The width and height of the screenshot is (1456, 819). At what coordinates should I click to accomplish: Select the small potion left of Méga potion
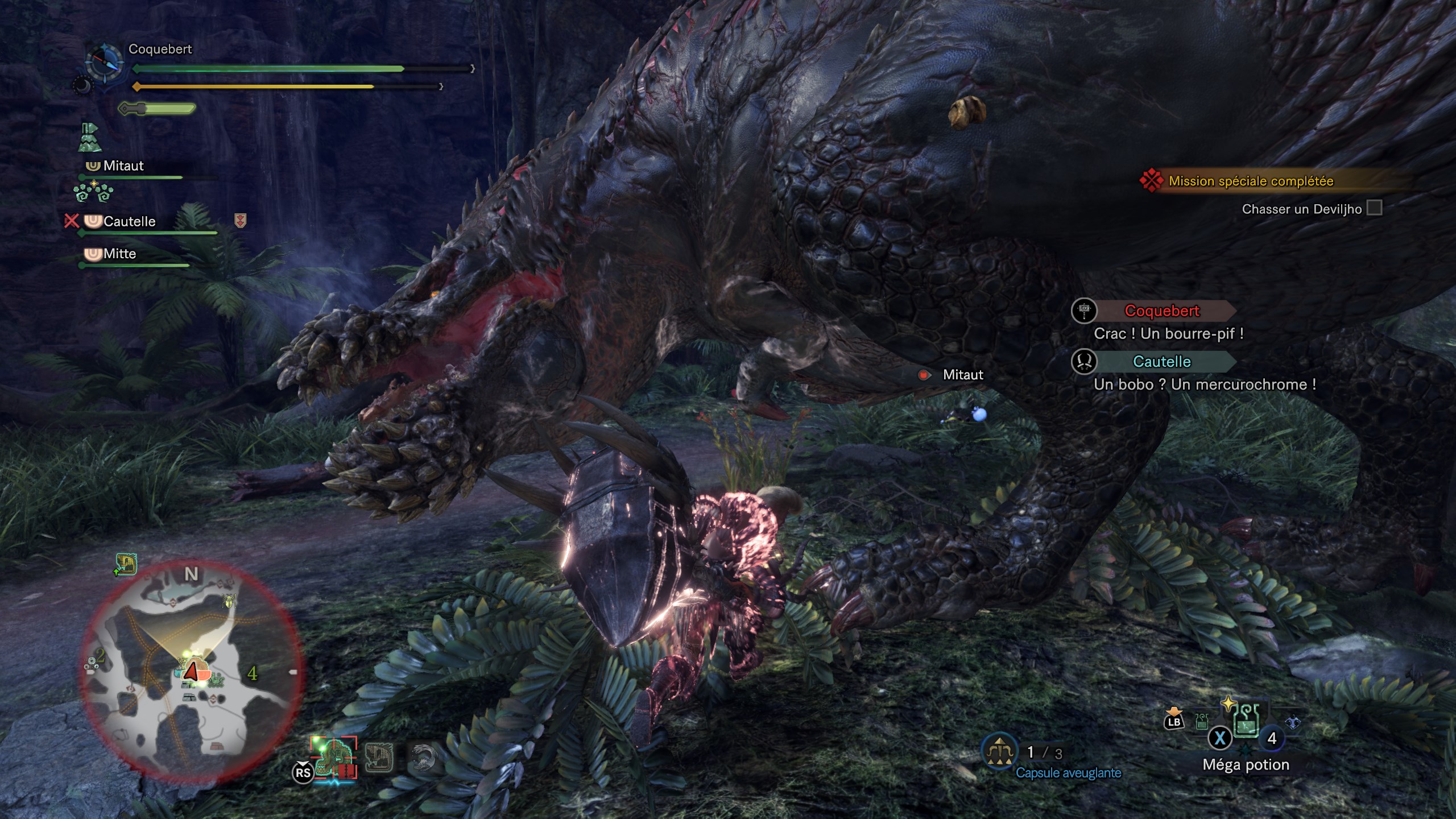click(1202, 722)
